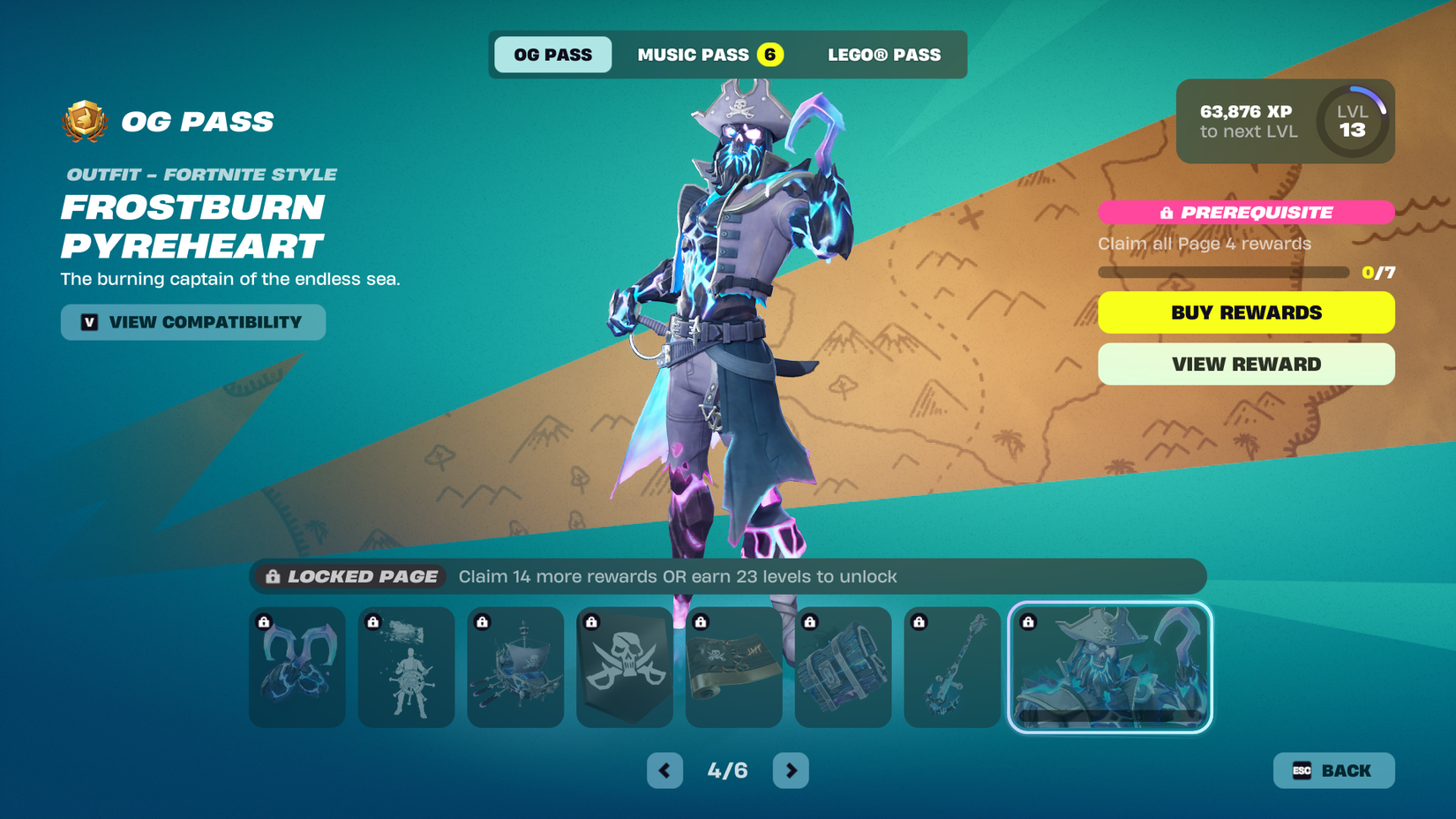Select the anchor pickaxe reward tile

point(952,667)
